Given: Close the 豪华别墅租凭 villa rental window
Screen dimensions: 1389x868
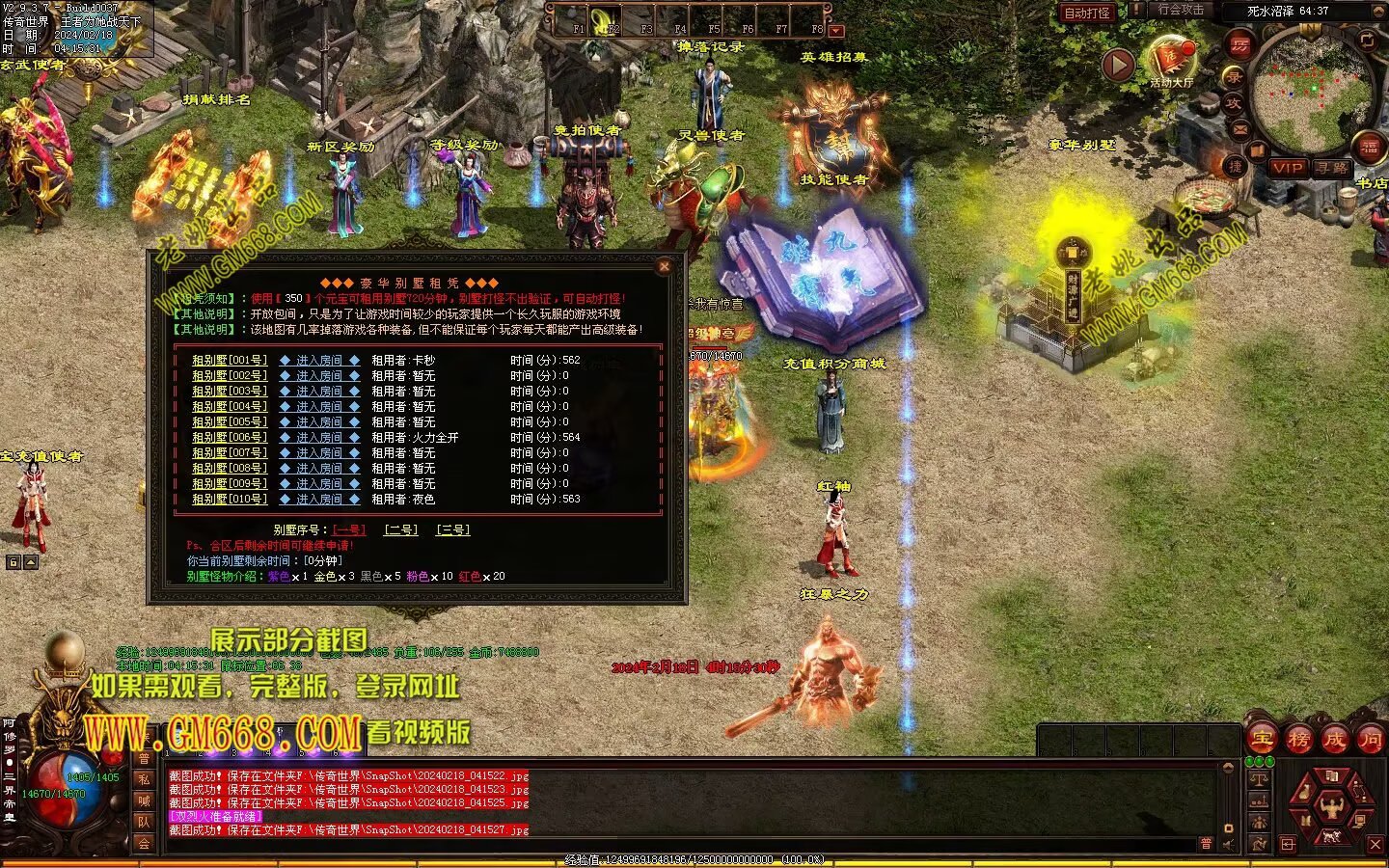Looking at the screenshot, I should 664,266.
